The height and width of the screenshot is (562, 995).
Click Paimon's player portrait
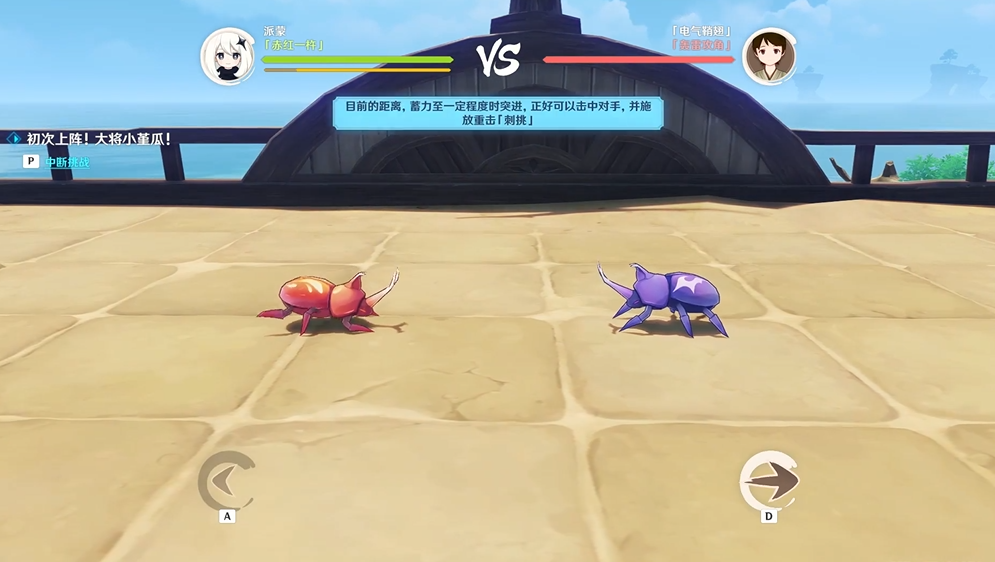pos(229,57)
